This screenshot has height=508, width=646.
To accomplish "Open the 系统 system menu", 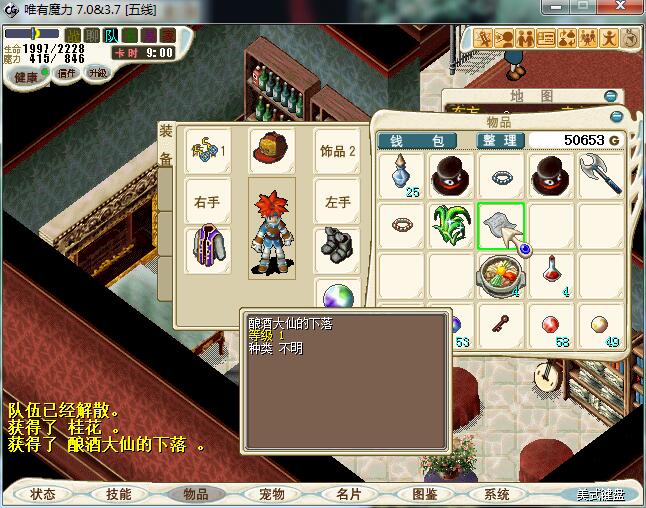I will point(497,494).
